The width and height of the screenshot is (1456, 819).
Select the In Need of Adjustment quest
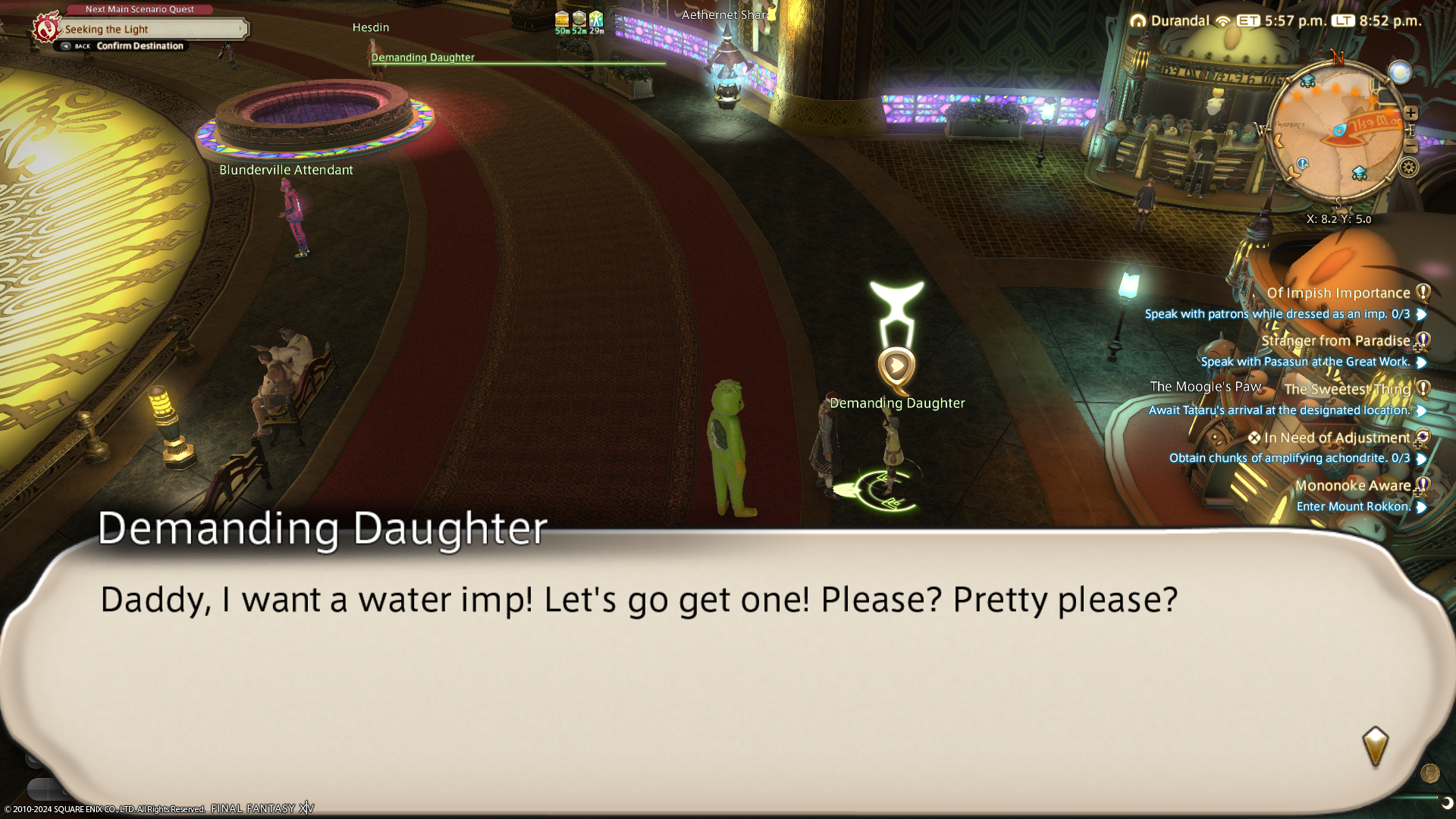click(1336, 438)
